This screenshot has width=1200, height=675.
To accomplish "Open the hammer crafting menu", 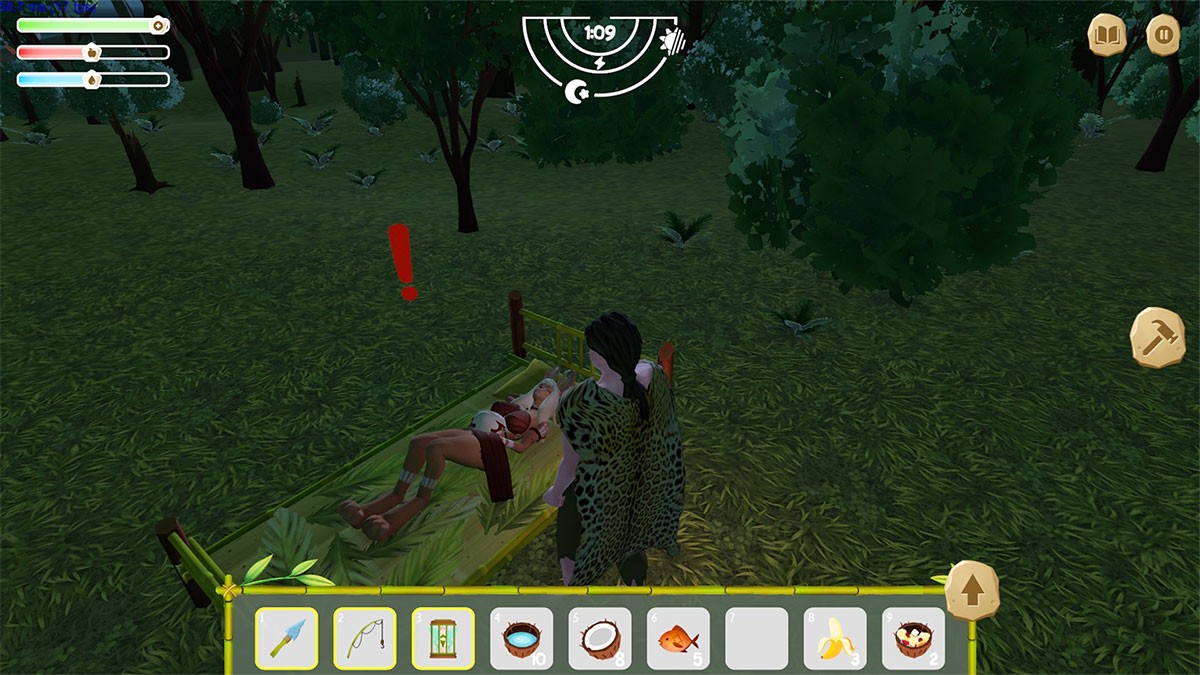I will point(1157,337).
